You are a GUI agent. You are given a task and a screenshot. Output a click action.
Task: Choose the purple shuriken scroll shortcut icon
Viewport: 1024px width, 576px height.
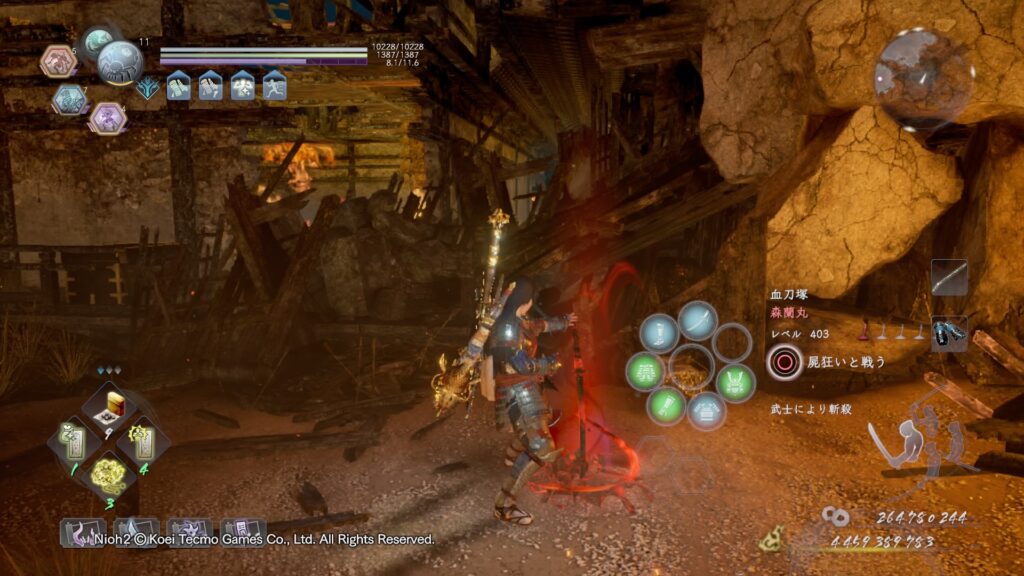[186, 532]
